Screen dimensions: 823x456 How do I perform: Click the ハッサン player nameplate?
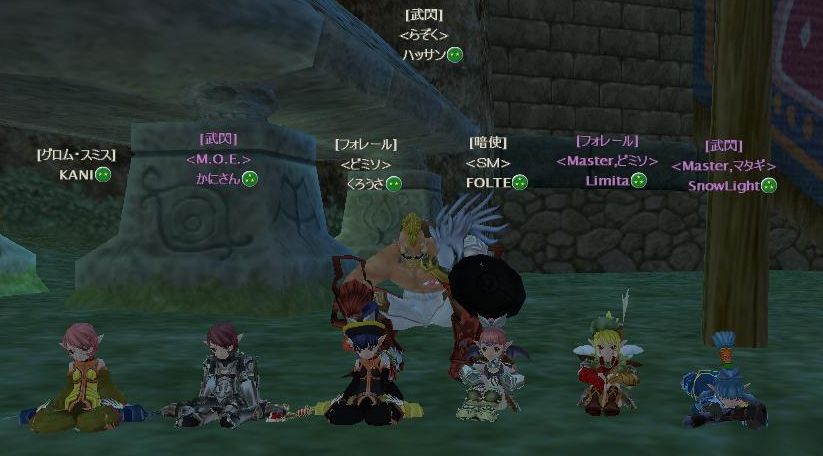pos(423,55)
